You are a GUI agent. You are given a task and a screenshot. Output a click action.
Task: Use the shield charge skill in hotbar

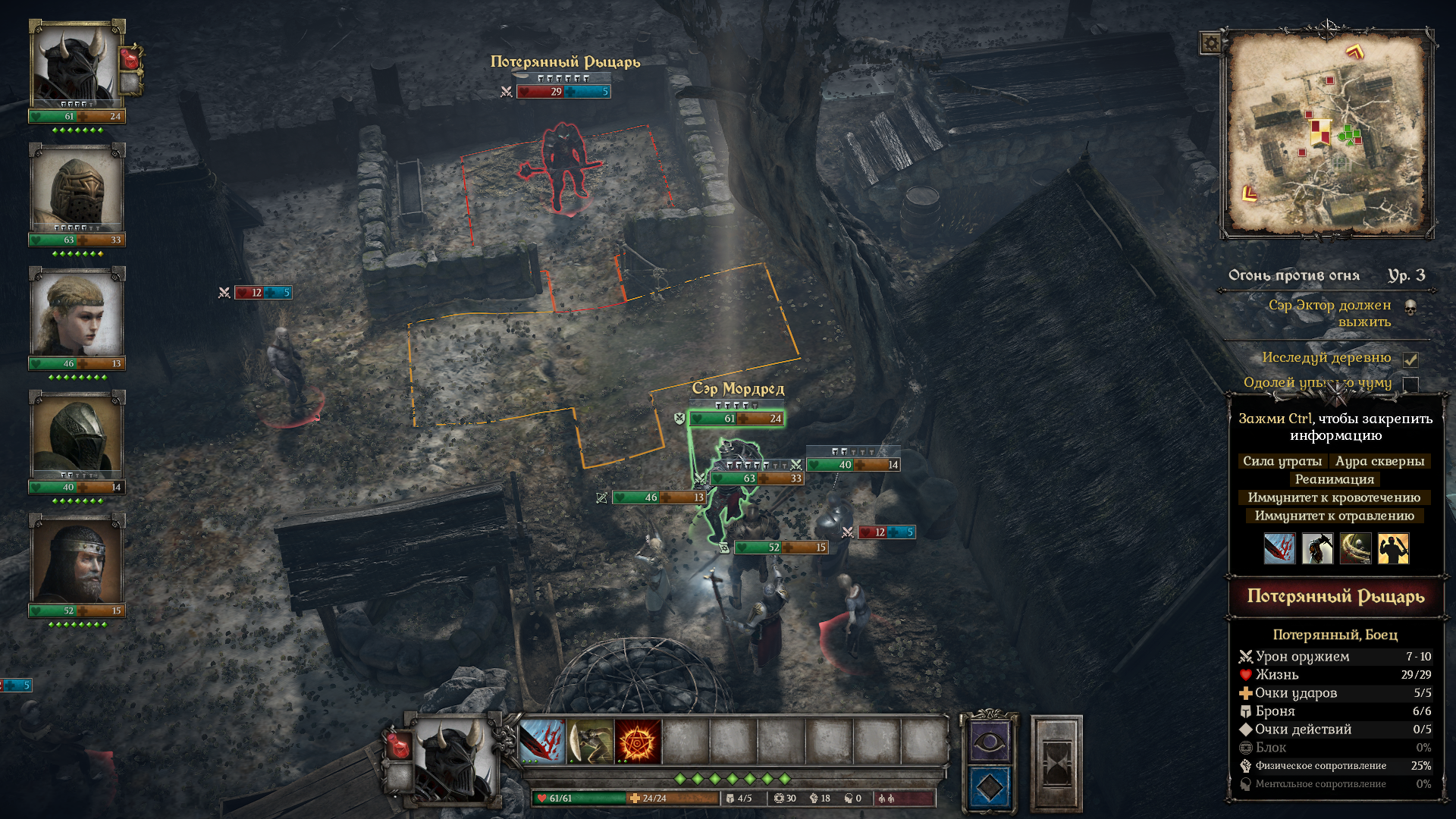point(590,741)
